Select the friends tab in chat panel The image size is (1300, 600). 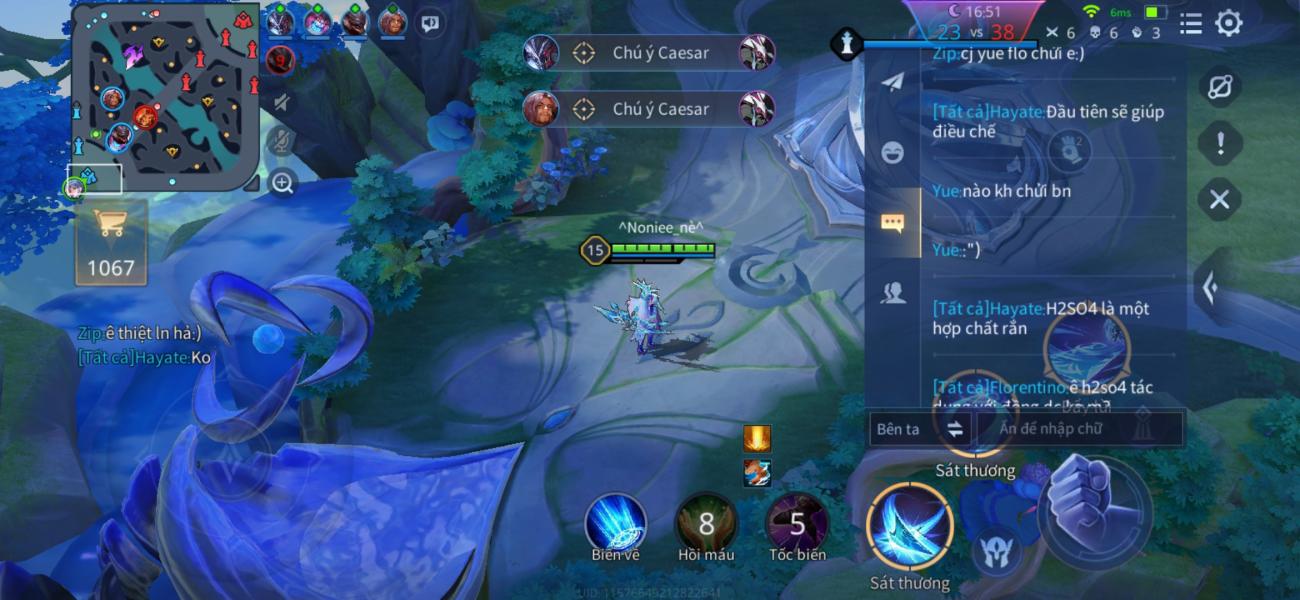(x=892, y=292)
